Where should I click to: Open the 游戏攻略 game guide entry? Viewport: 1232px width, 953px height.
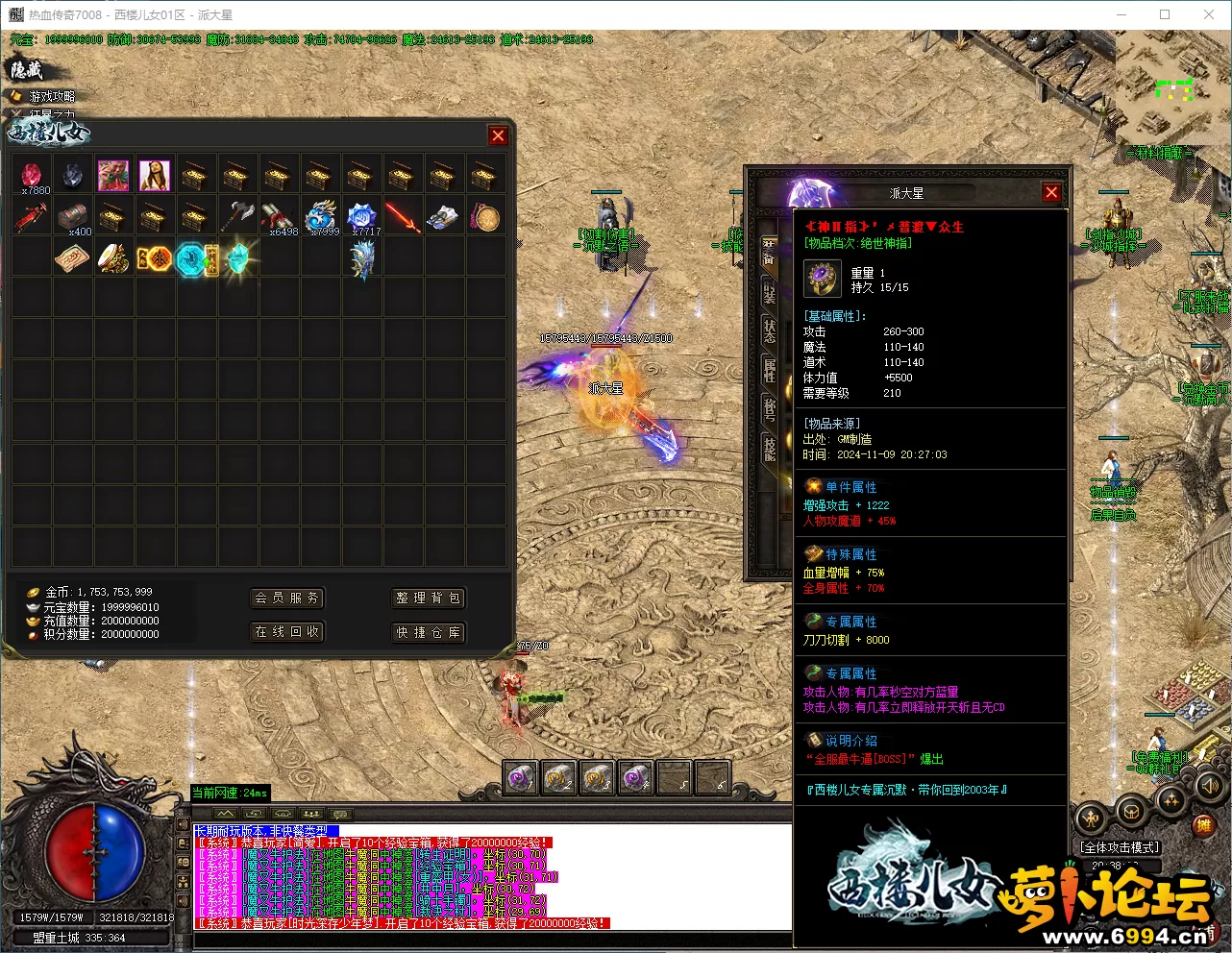[50, 96]
